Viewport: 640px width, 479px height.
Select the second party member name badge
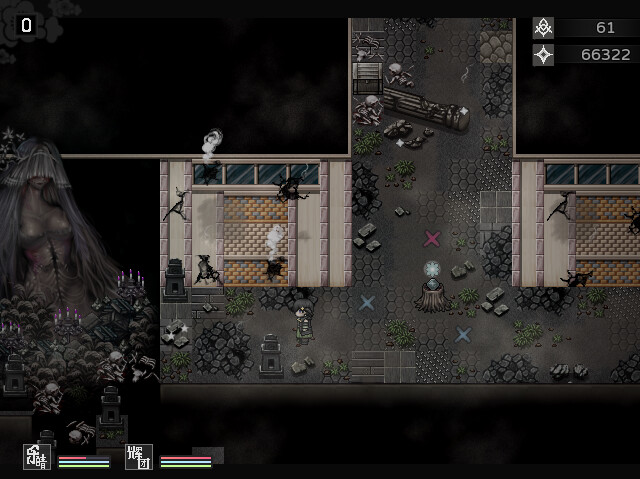tap(139, 457)
